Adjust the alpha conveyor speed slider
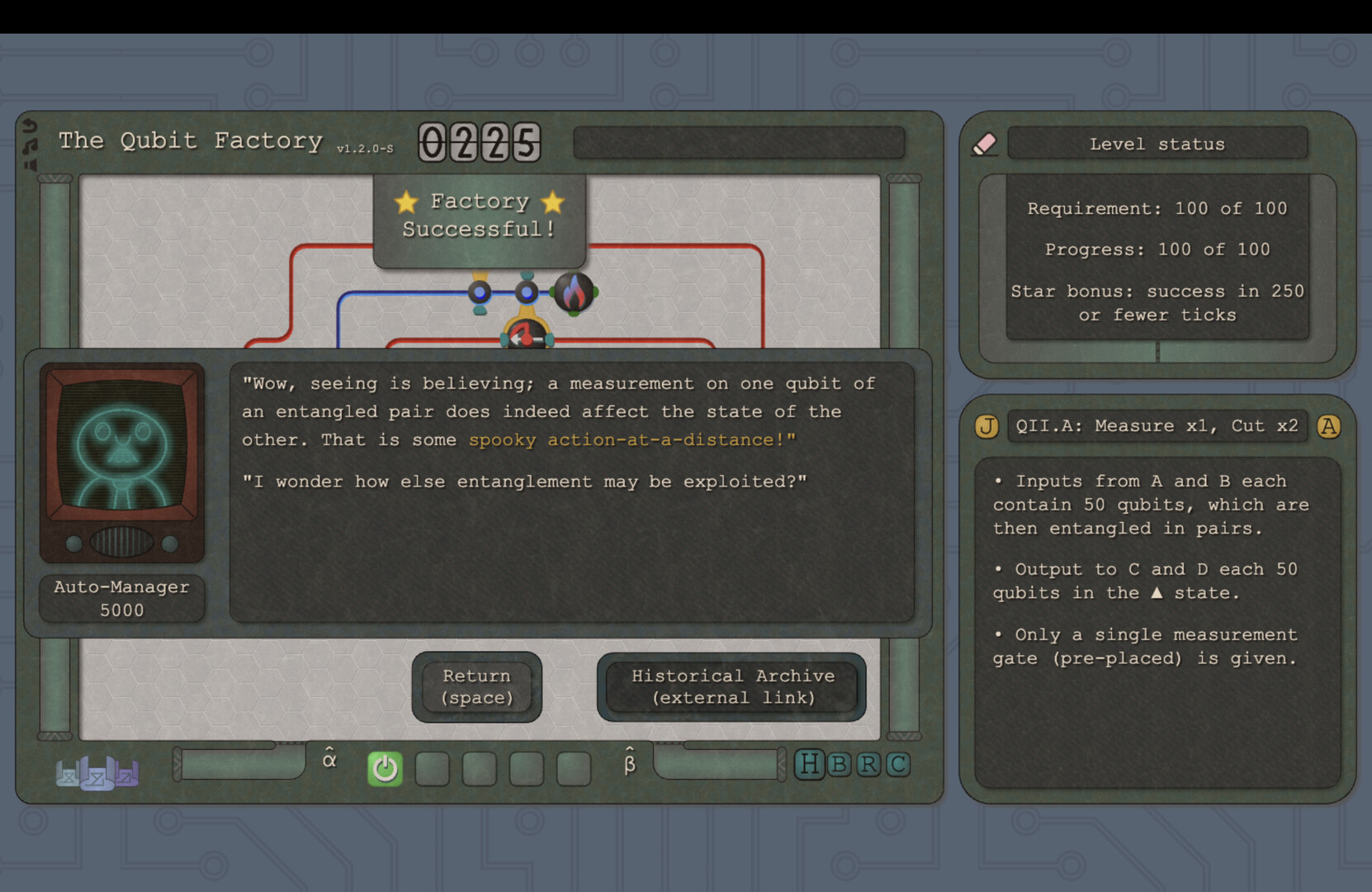 239,765
